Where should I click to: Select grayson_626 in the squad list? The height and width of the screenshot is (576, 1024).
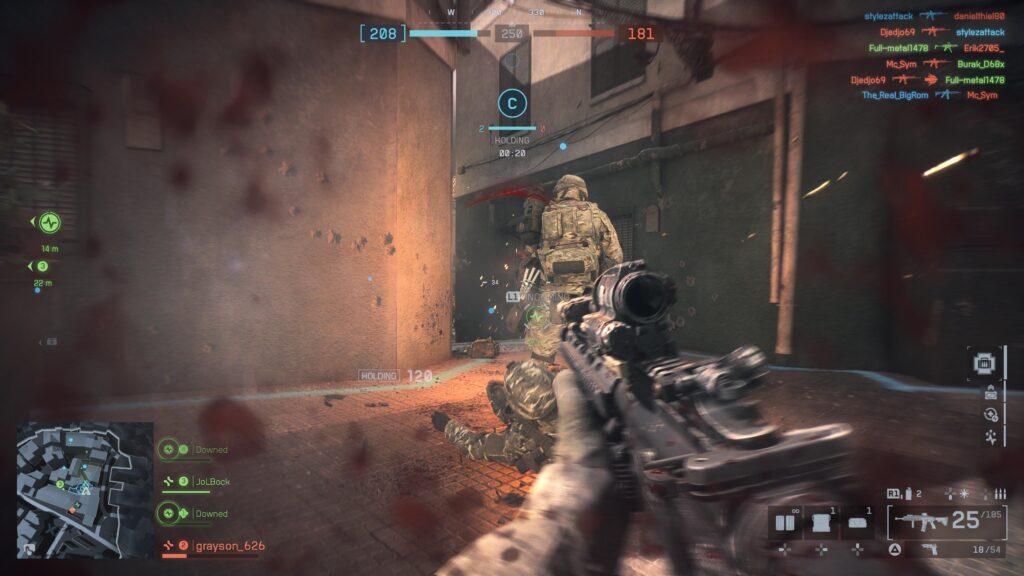tap(228, 546)
